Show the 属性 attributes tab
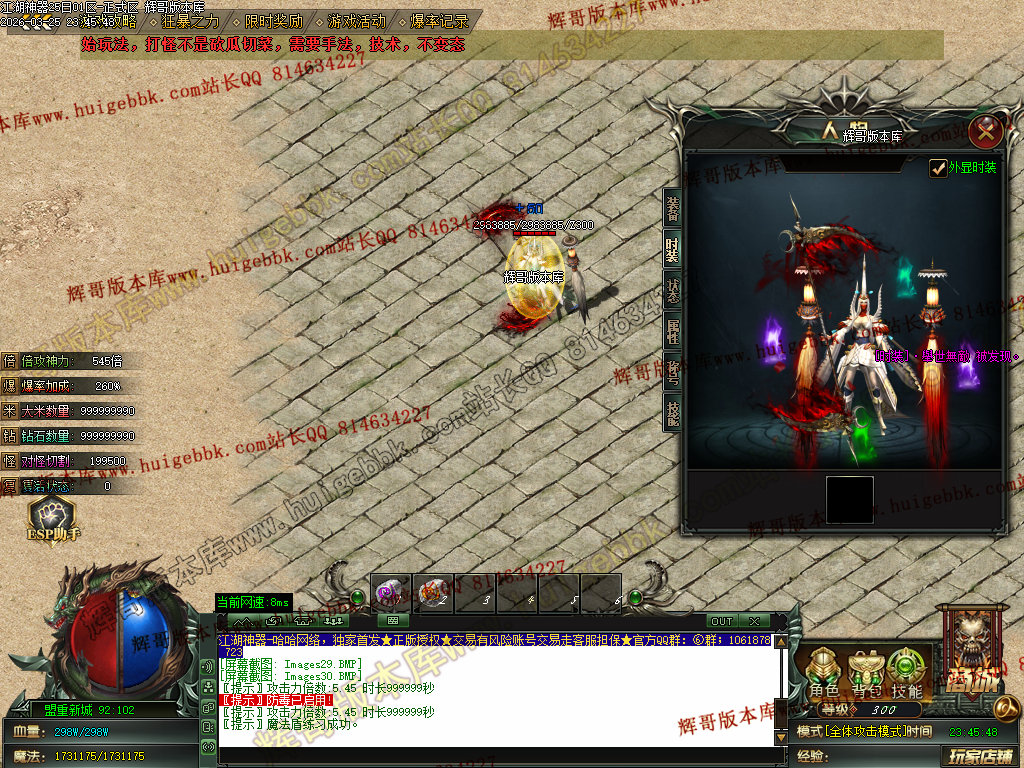Image resolution: width=1024 pixels, height=768 pixels. click(x=673, y=330)
